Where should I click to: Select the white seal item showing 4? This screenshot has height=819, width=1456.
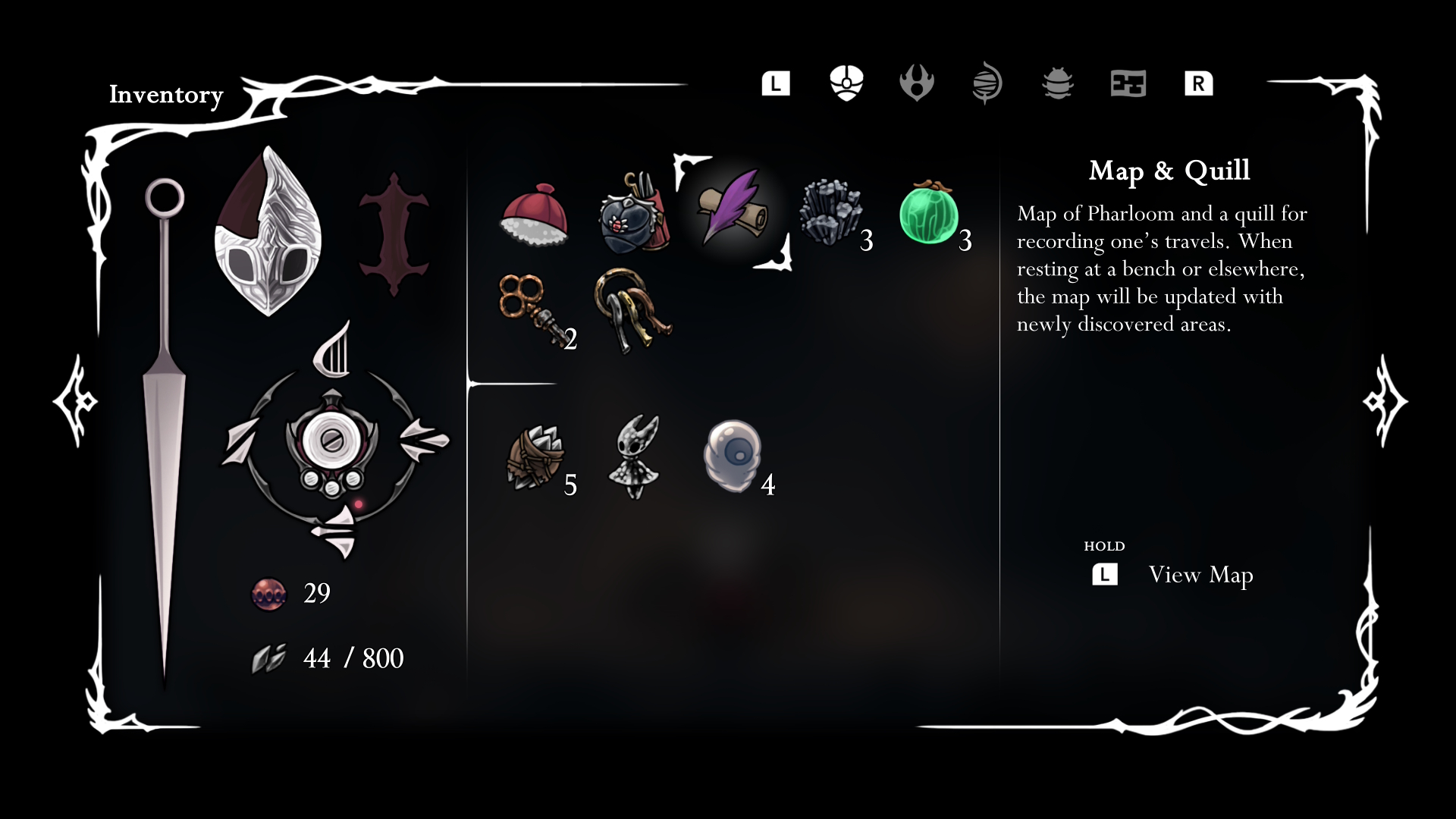coord(732,455)
